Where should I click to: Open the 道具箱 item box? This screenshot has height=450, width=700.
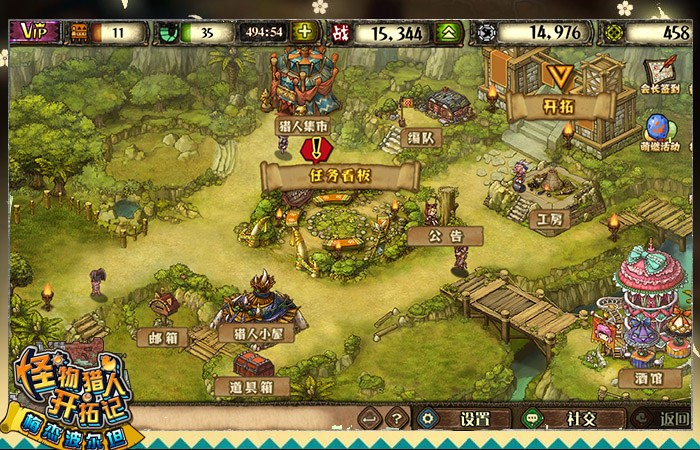[253, 385]
